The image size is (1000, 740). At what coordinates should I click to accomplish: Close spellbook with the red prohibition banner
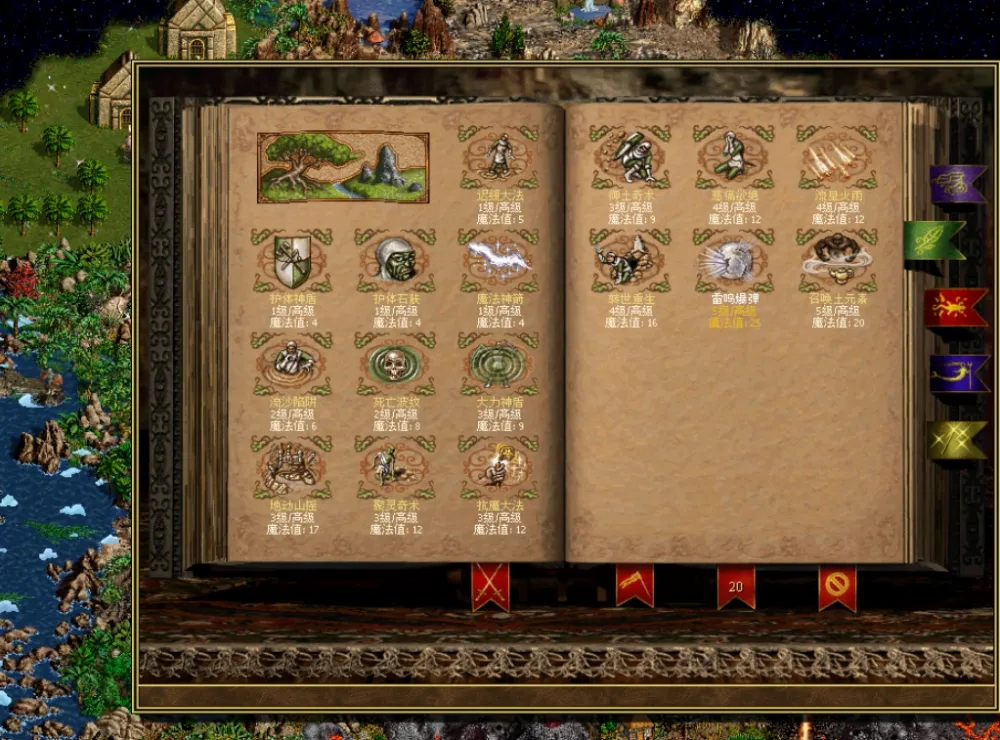(837, 586)
